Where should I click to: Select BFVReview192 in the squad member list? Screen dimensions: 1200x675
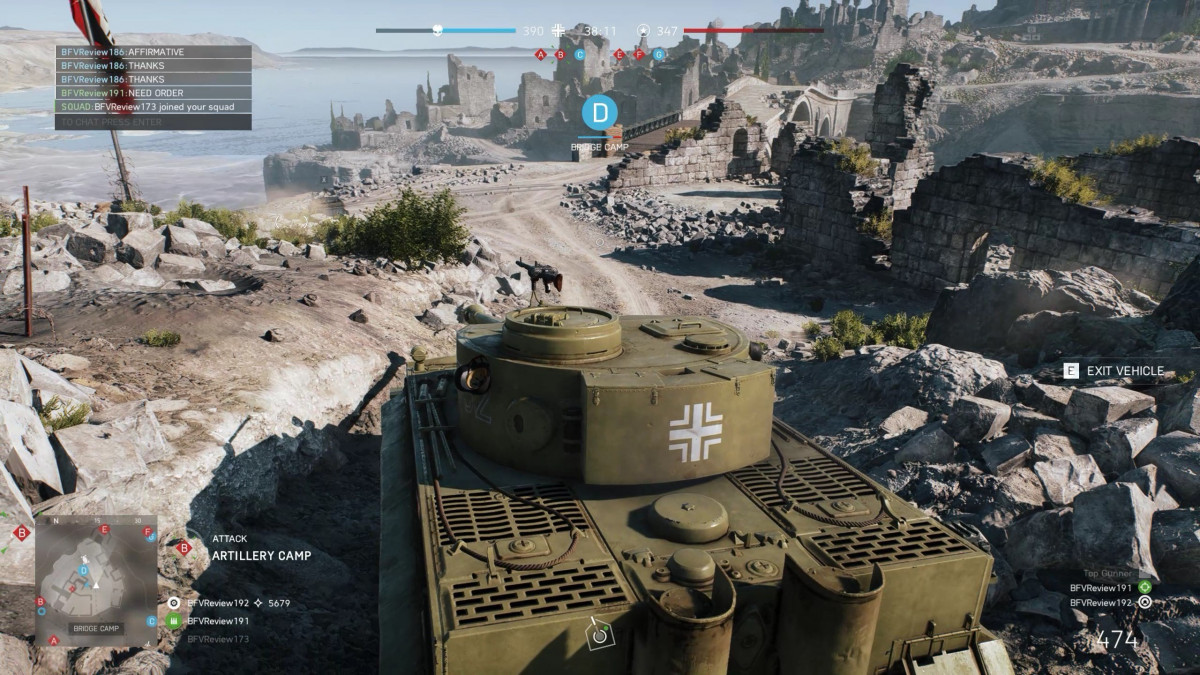click(x=218, y=603)
